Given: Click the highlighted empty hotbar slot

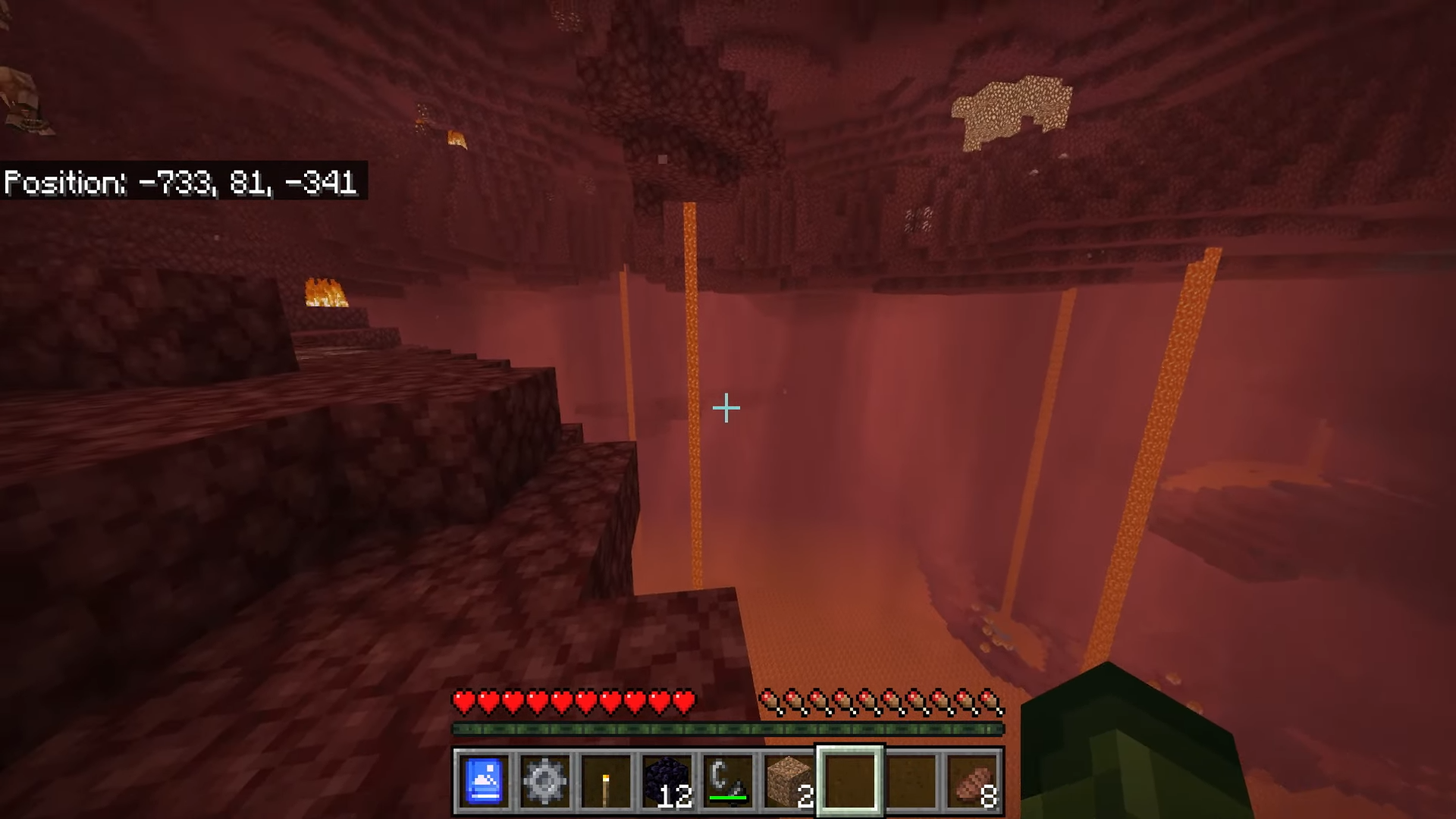Looking at the screenshot, I should (x=850, y=781).
